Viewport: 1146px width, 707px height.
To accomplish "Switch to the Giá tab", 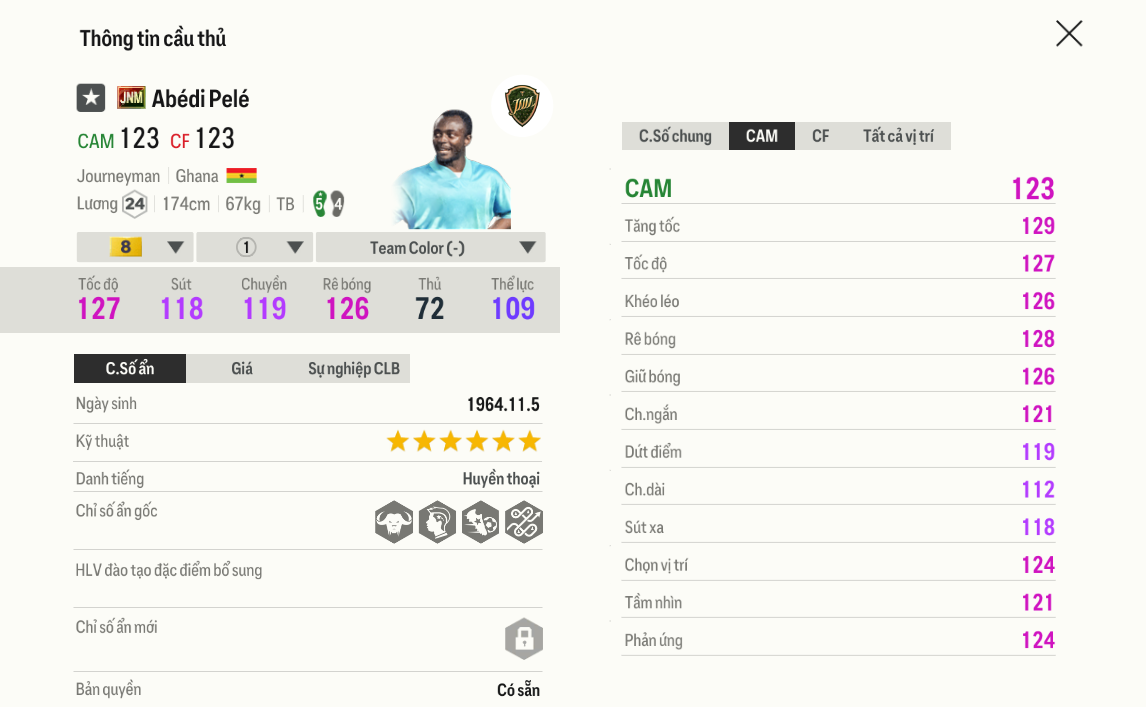I will pos(242,369).
